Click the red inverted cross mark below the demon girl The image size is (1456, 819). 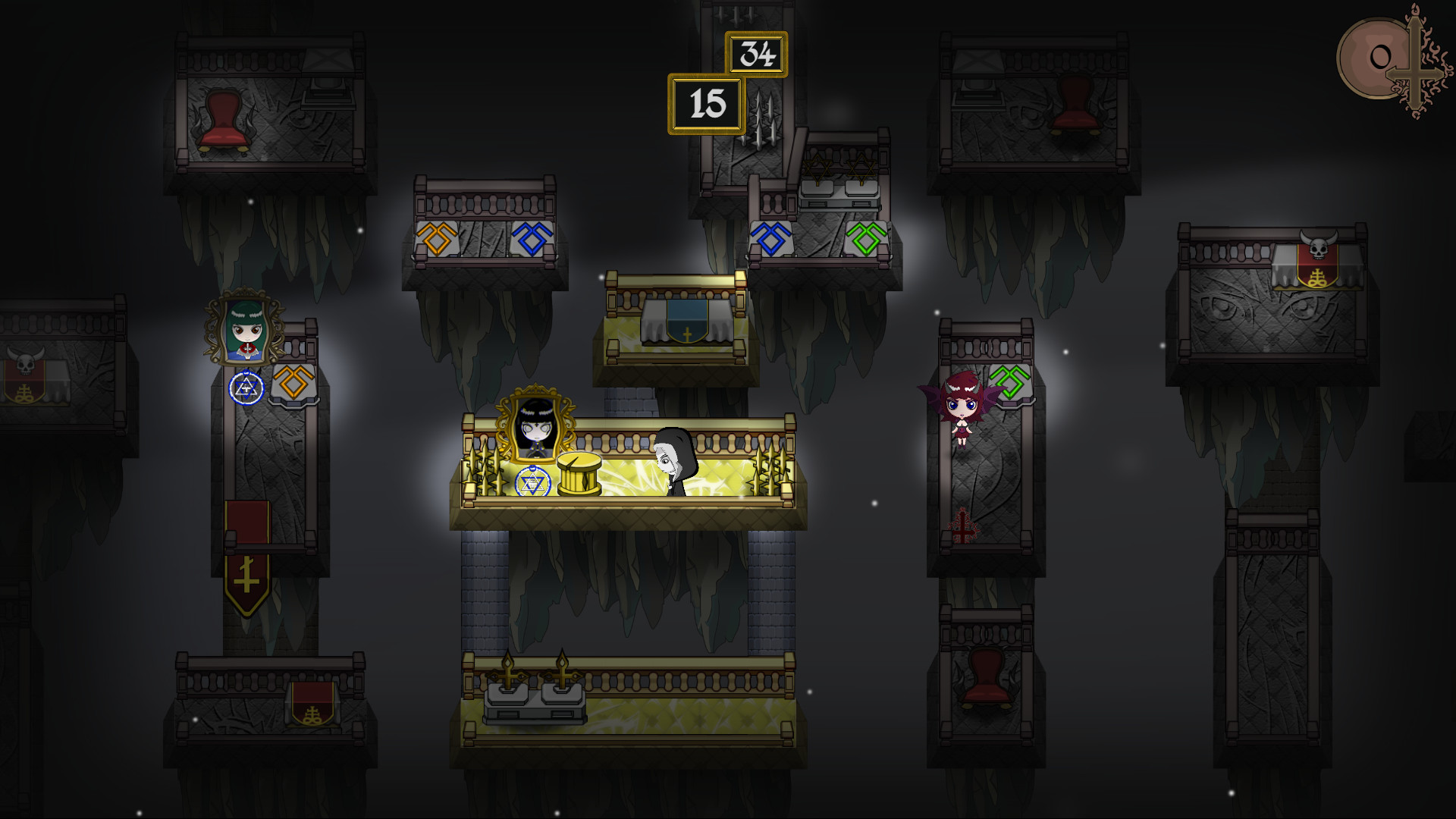(962, 525)
